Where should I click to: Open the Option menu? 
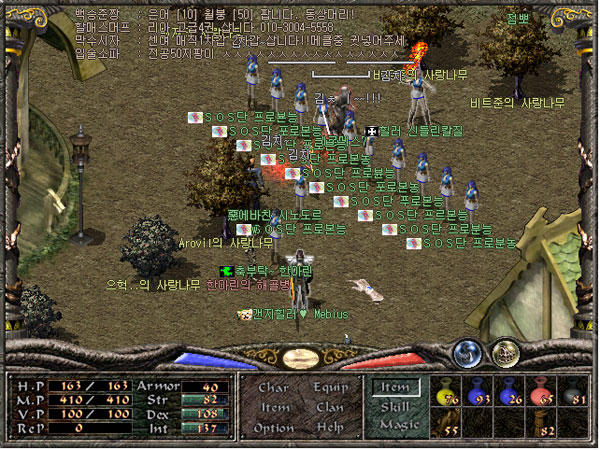(x=275, y=428)
